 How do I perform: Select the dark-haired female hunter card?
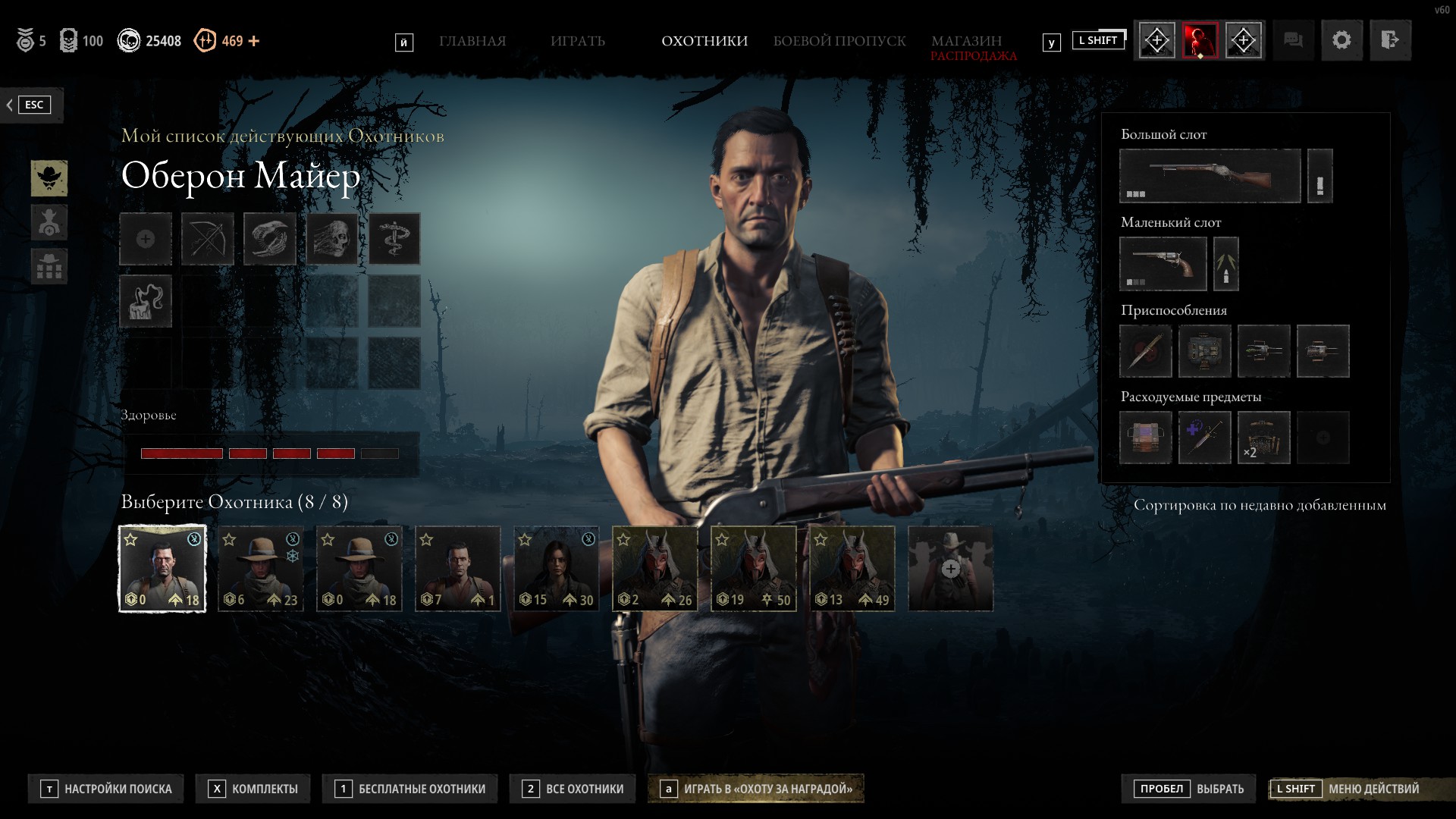pos(556,569)
